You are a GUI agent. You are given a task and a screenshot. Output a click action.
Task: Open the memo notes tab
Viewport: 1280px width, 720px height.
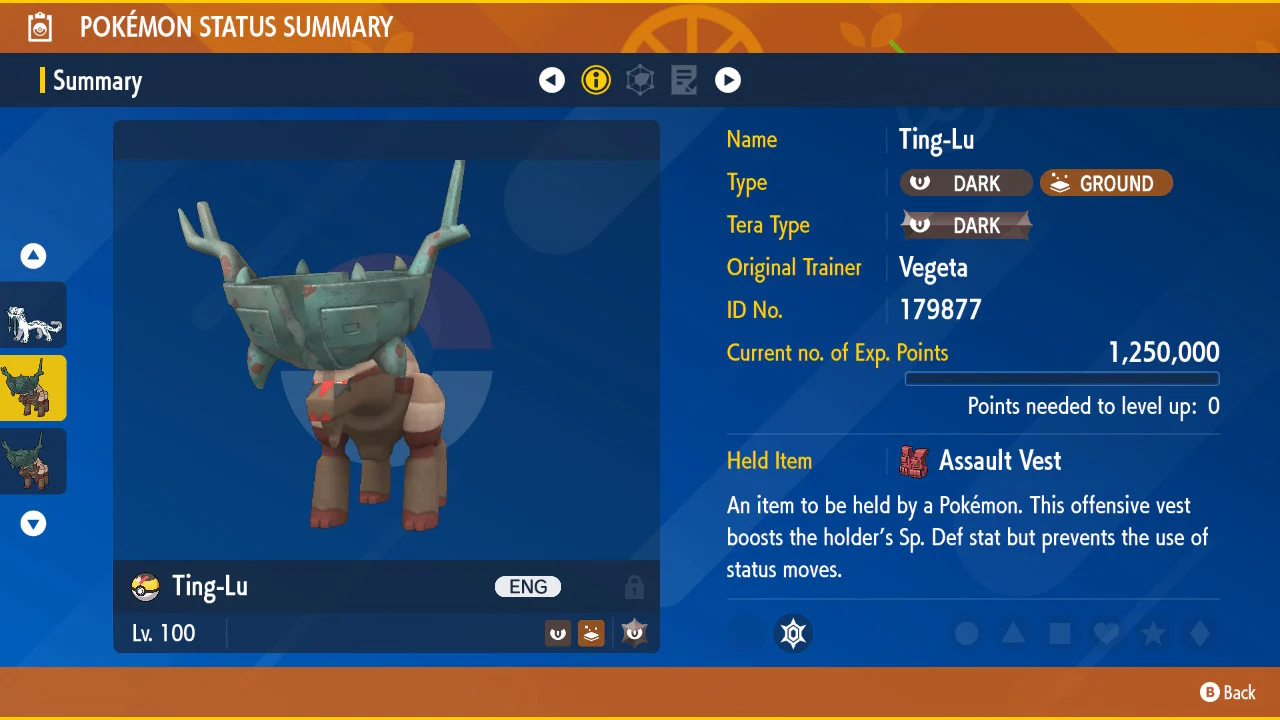(684, 80)
